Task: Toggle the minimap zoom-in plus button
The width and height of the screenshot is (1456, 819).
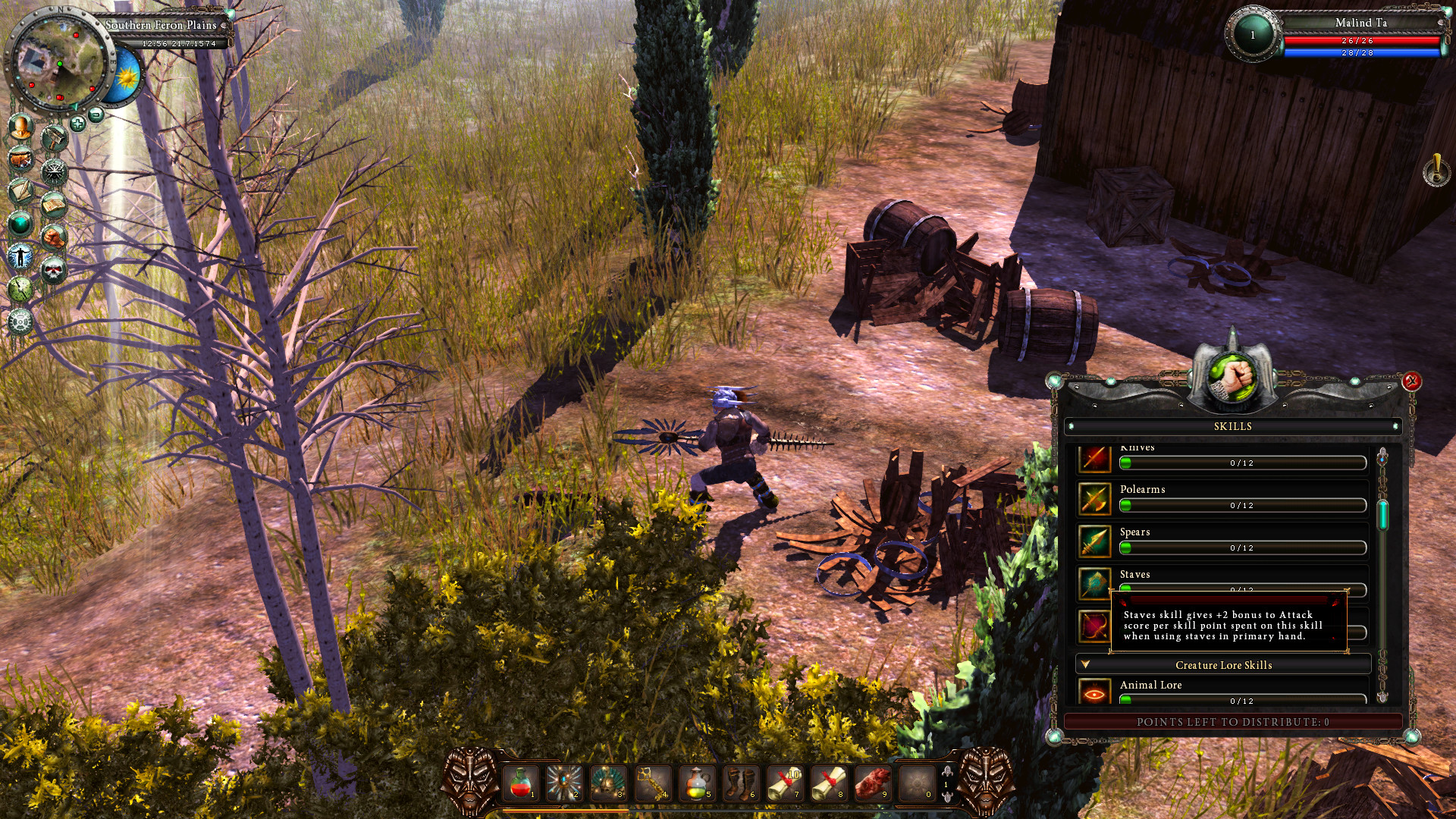Action: (x=78, y=124)
